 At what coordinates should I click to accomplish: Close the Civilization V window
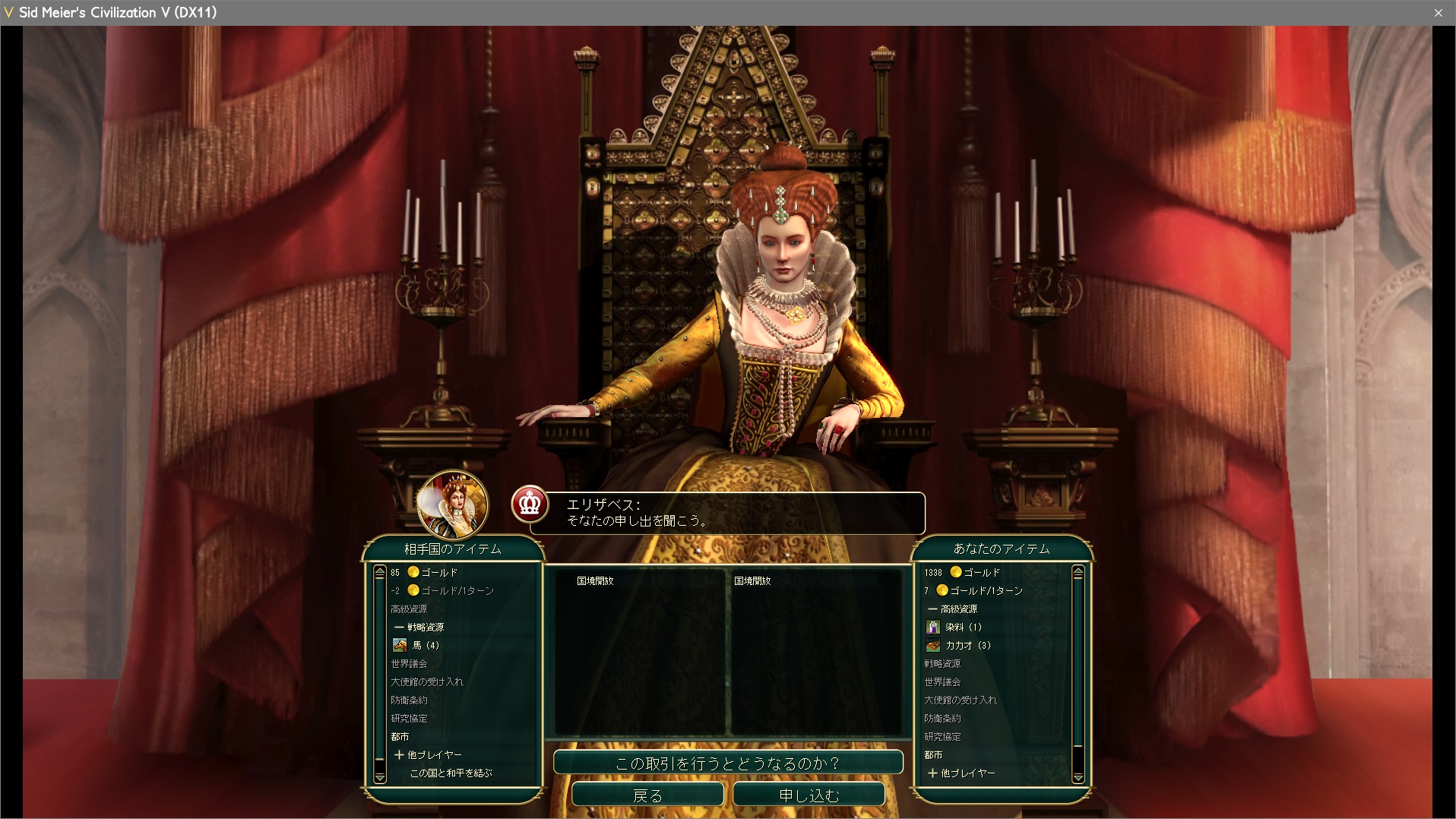click(1438, 13)
